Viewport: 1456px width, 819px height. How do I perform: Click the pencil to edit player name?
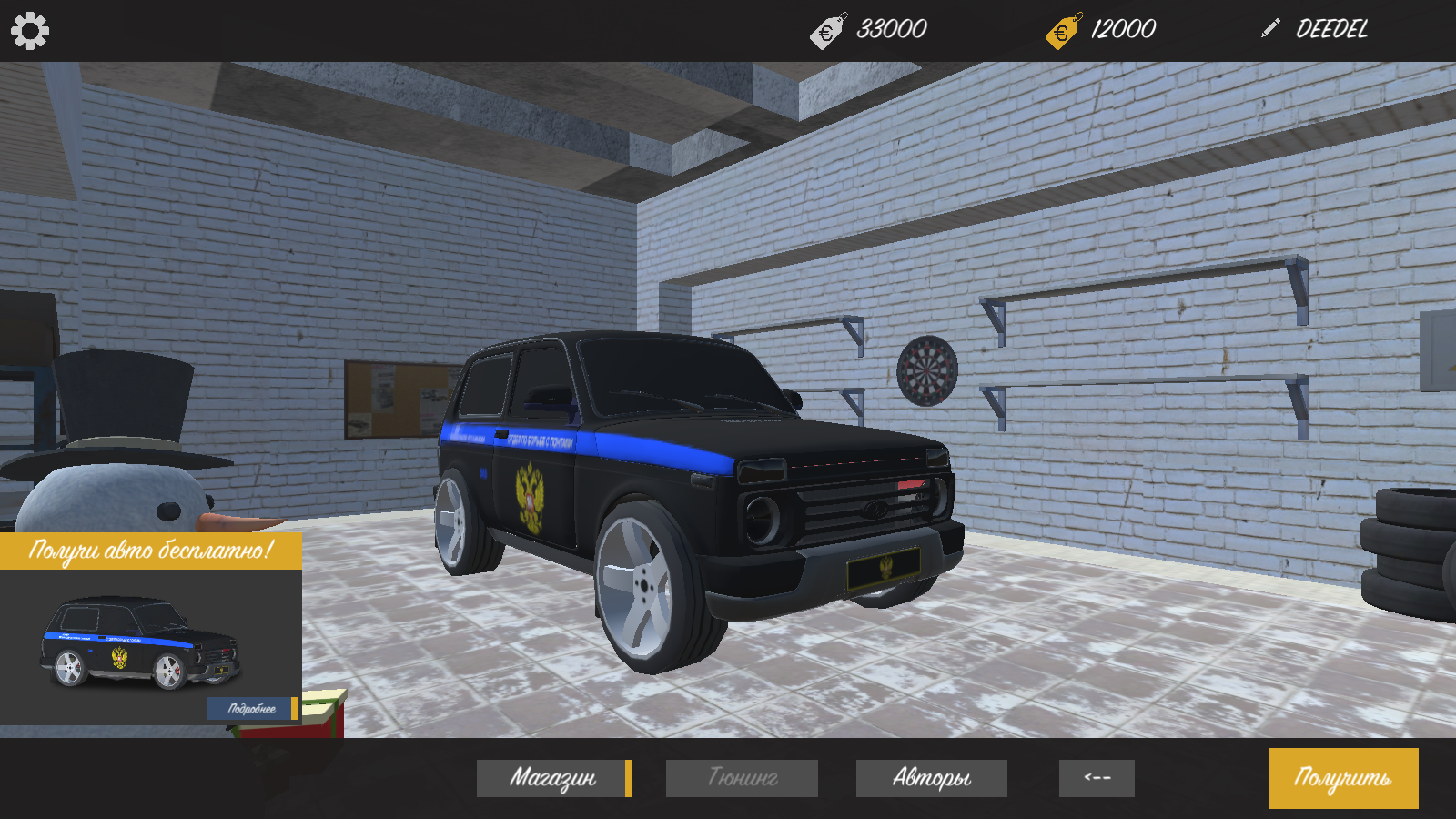(1269, 28)
